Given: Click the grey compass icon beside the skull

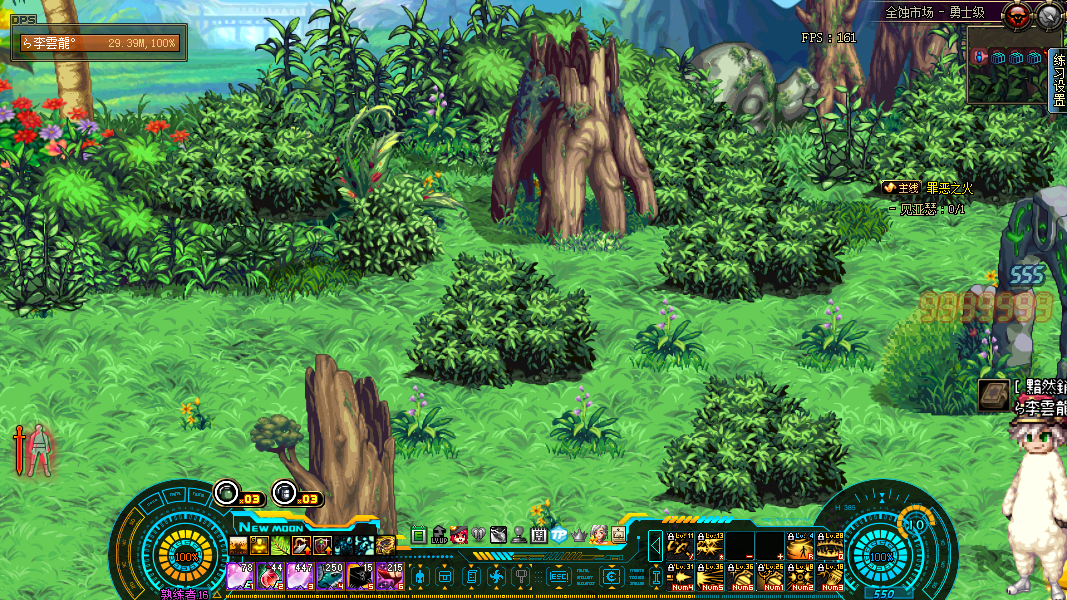Looking at the screenshot, I should pyautogui.click(x=1049, y=15).
